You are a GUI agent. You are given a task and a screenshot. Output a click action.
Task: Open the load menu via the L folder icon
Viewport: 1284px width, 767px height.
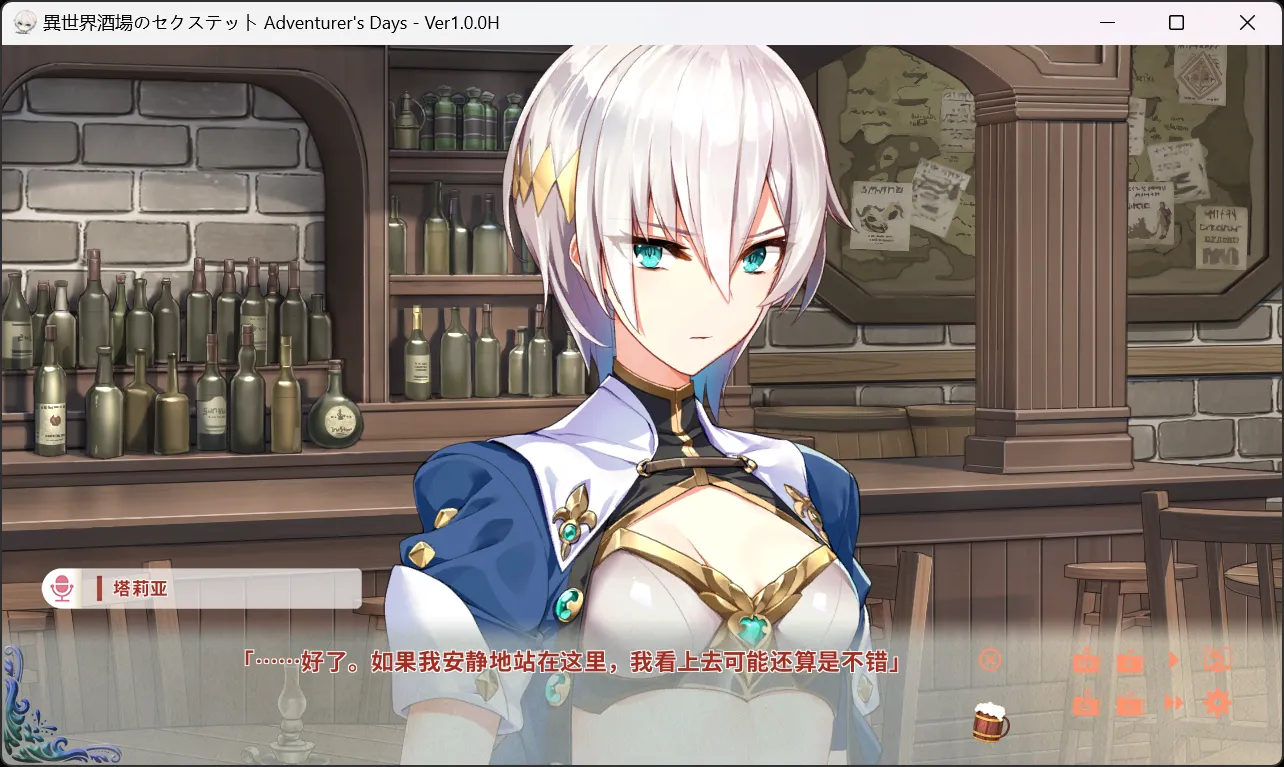(1130, 705)
